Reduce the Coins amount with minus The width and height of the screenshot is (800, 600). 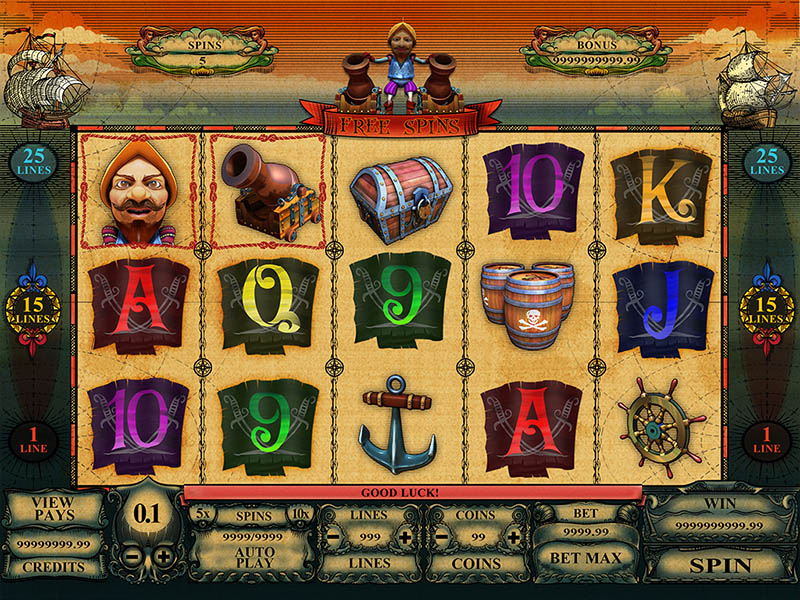(x=441, y=537)
